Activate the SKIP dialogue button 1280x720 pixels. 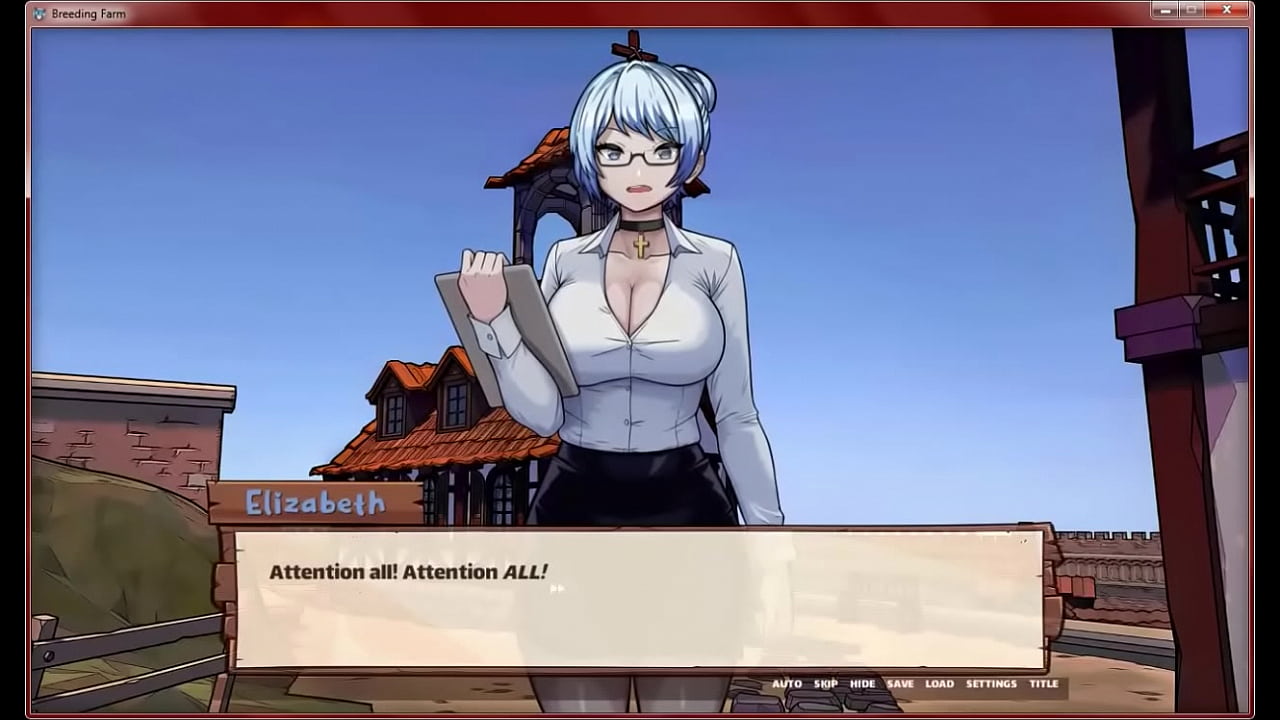[825, 684]
